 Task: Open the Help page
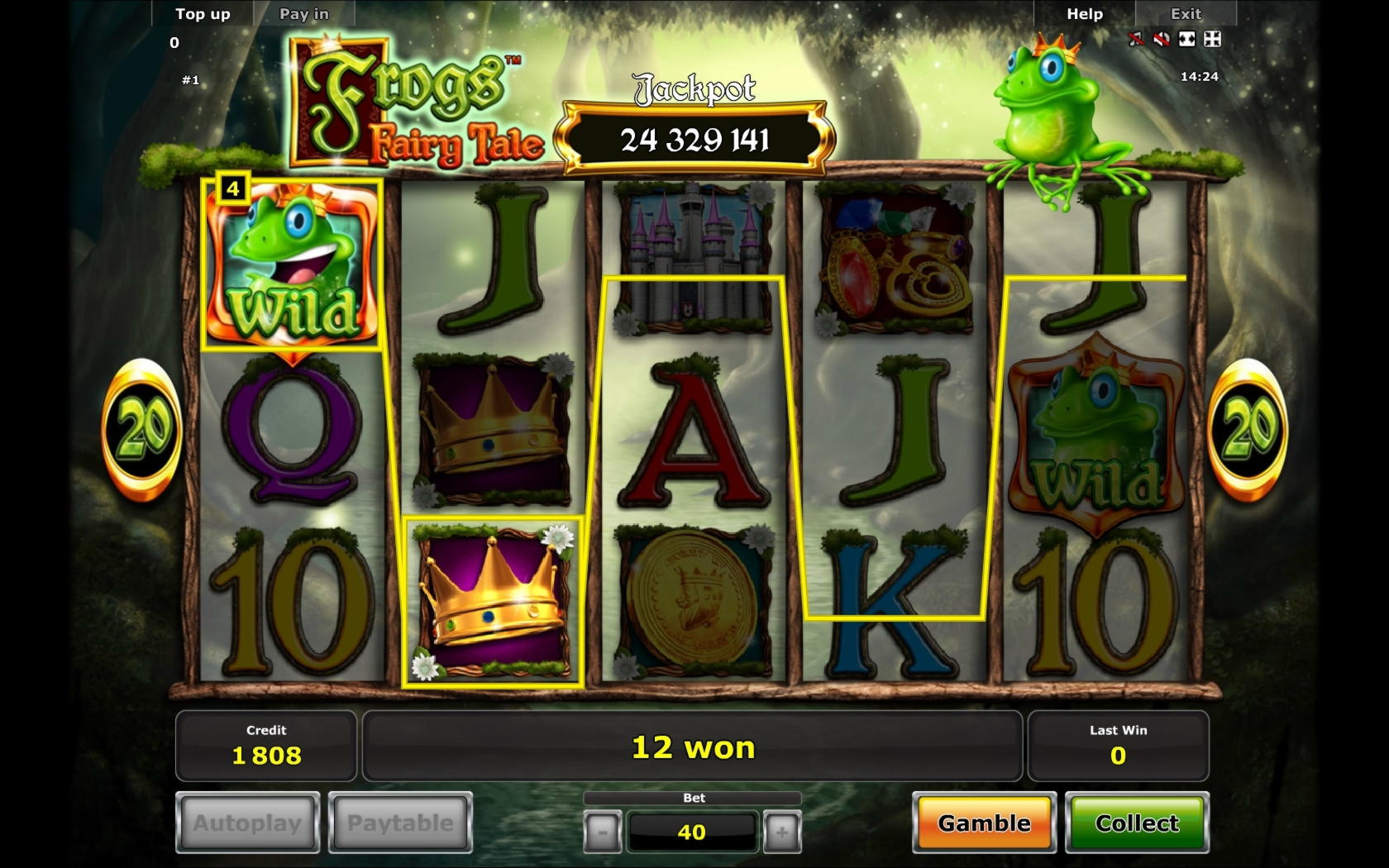click(x=1085, y=14)
